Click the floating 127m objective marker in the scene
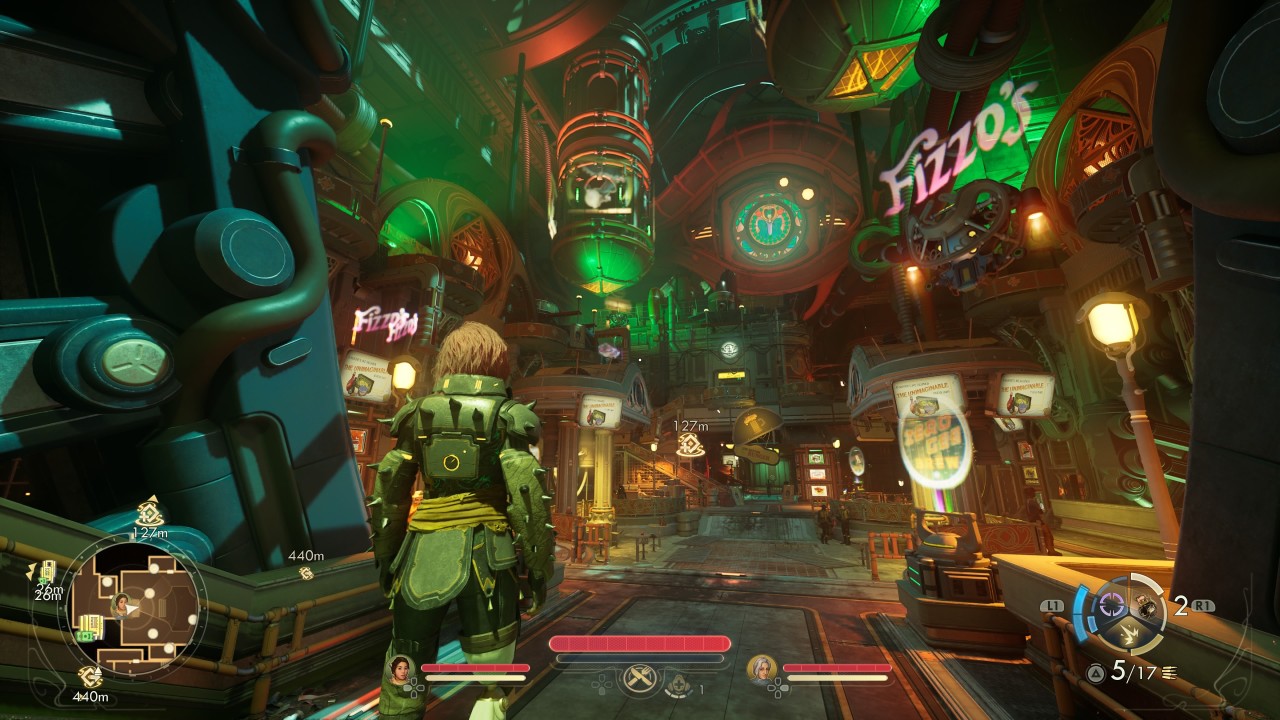Viewport: 1280px width, 720px height. (689, 444)
